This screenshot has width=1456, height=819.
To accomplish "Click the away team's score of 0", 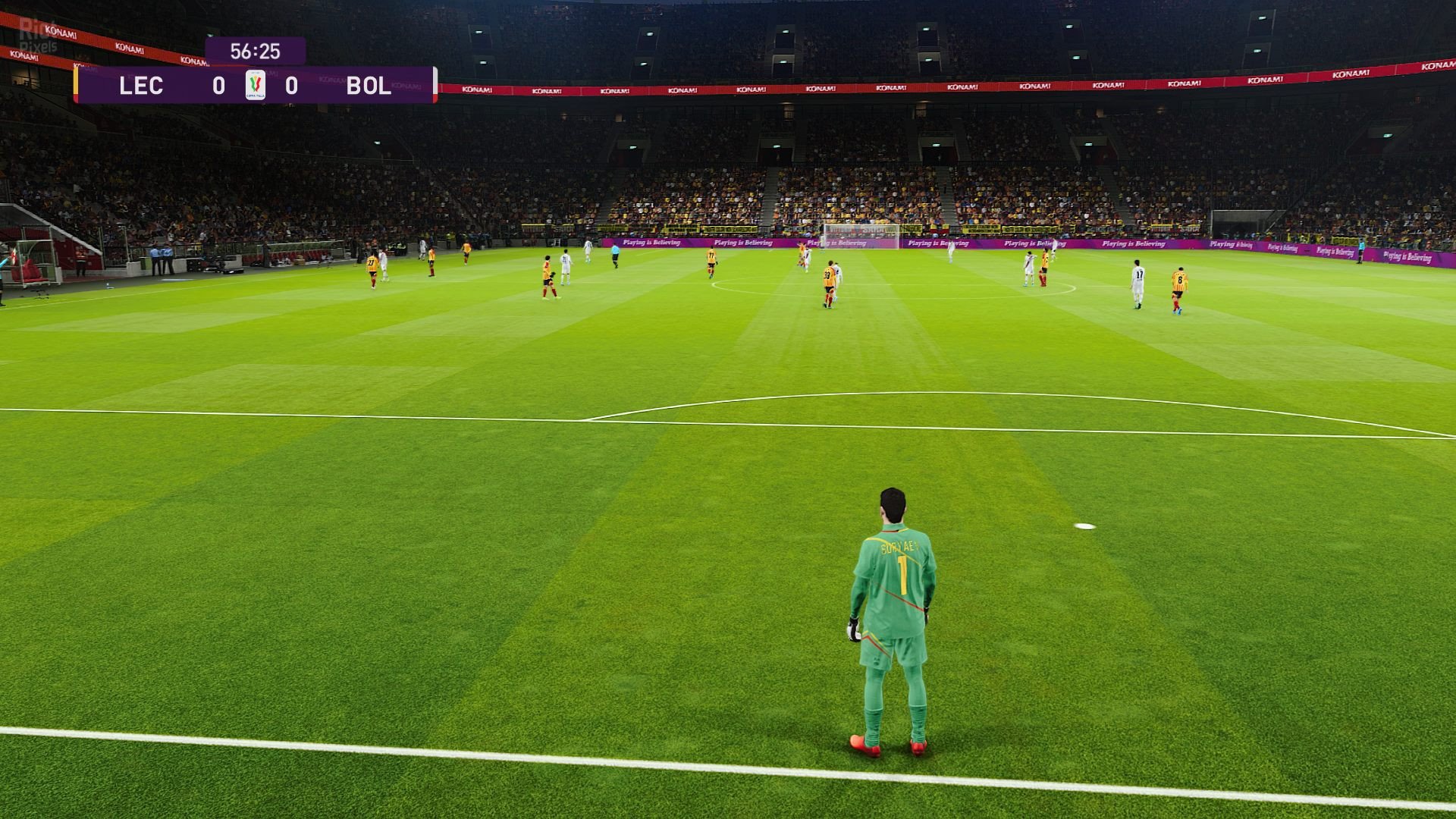I will (x=293, y=86).
